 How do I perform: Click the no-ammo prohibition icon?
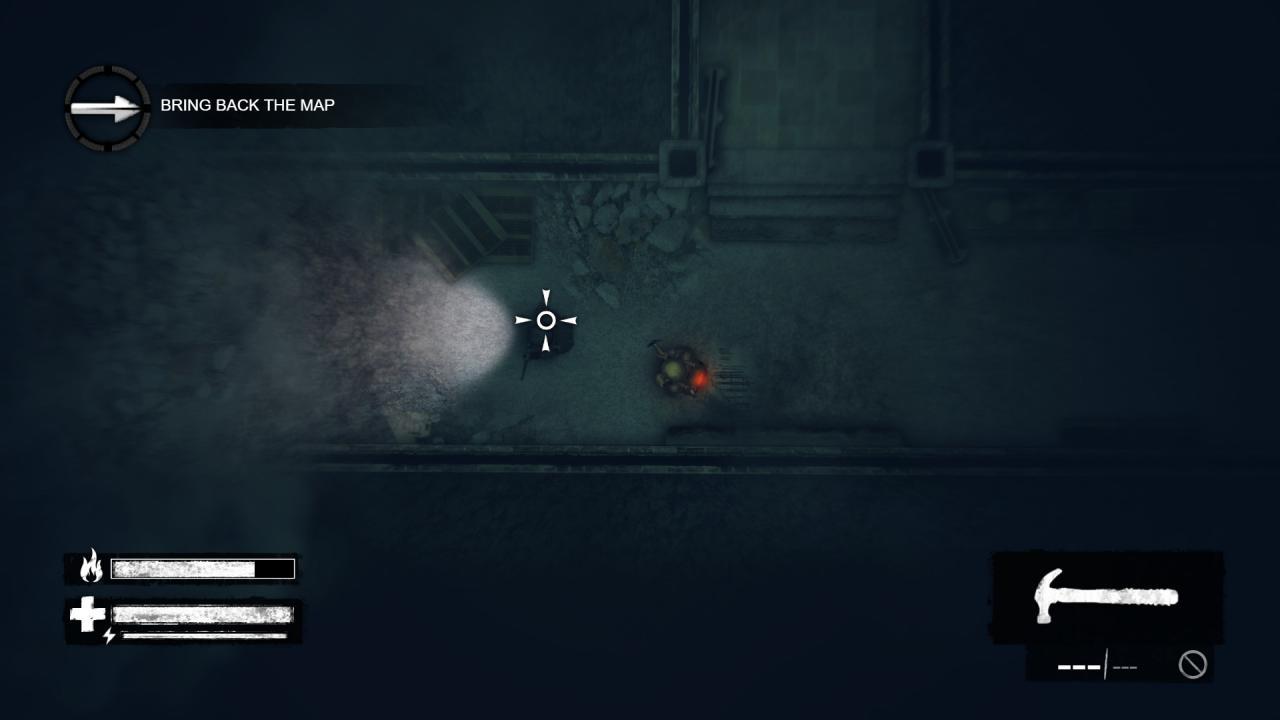coord(1192,664)
